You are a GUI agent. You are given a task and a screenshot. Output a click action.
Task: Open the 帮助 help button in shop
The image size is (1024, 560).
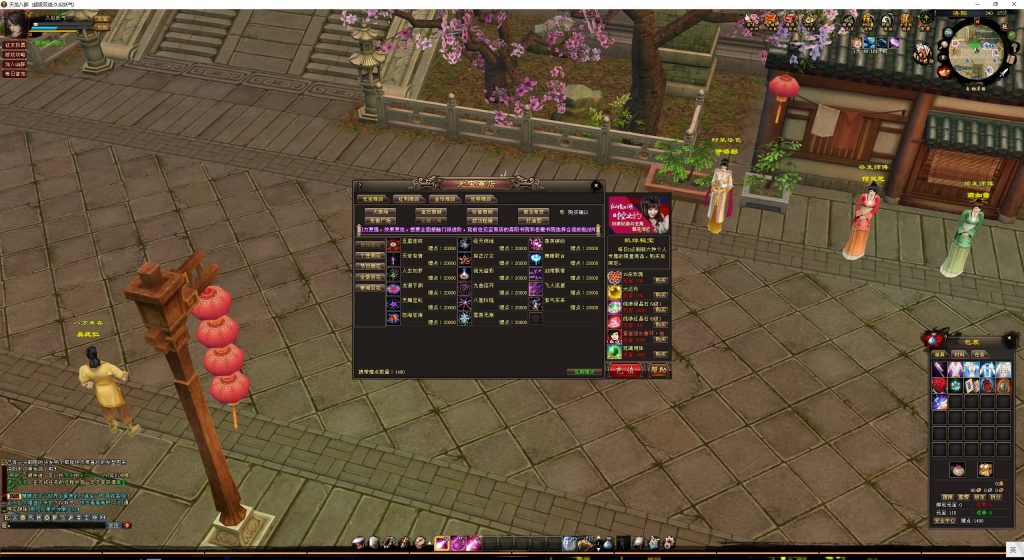[x=657, y=369]
